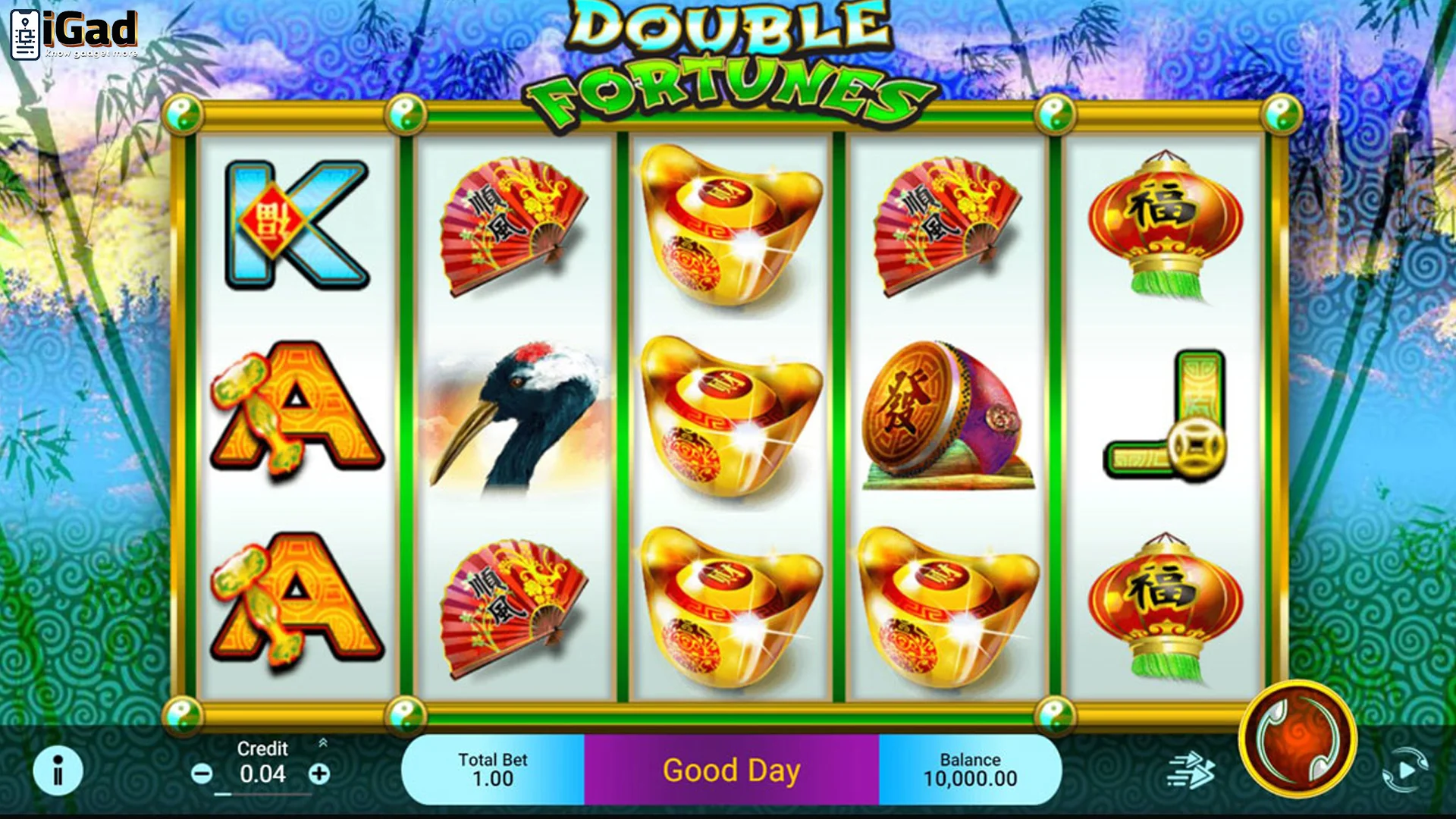Click the progress line under the credit value
Screen dimensions: 1456x819
[262, 796]
